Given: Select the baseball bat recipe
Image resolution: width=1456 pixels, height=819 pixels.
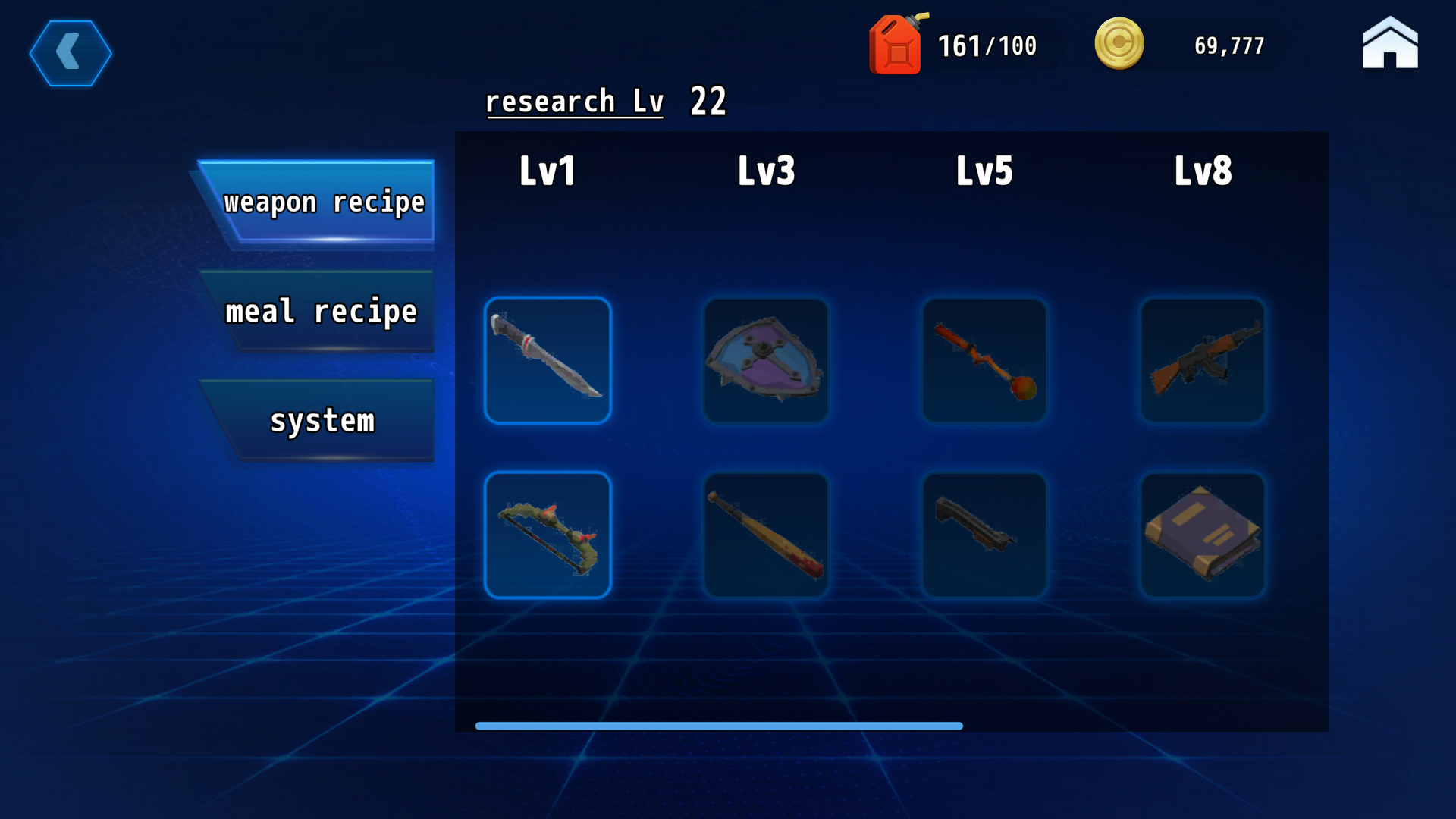Looking at the screenshot, I should pyautogui.click(x=766, y=535).
